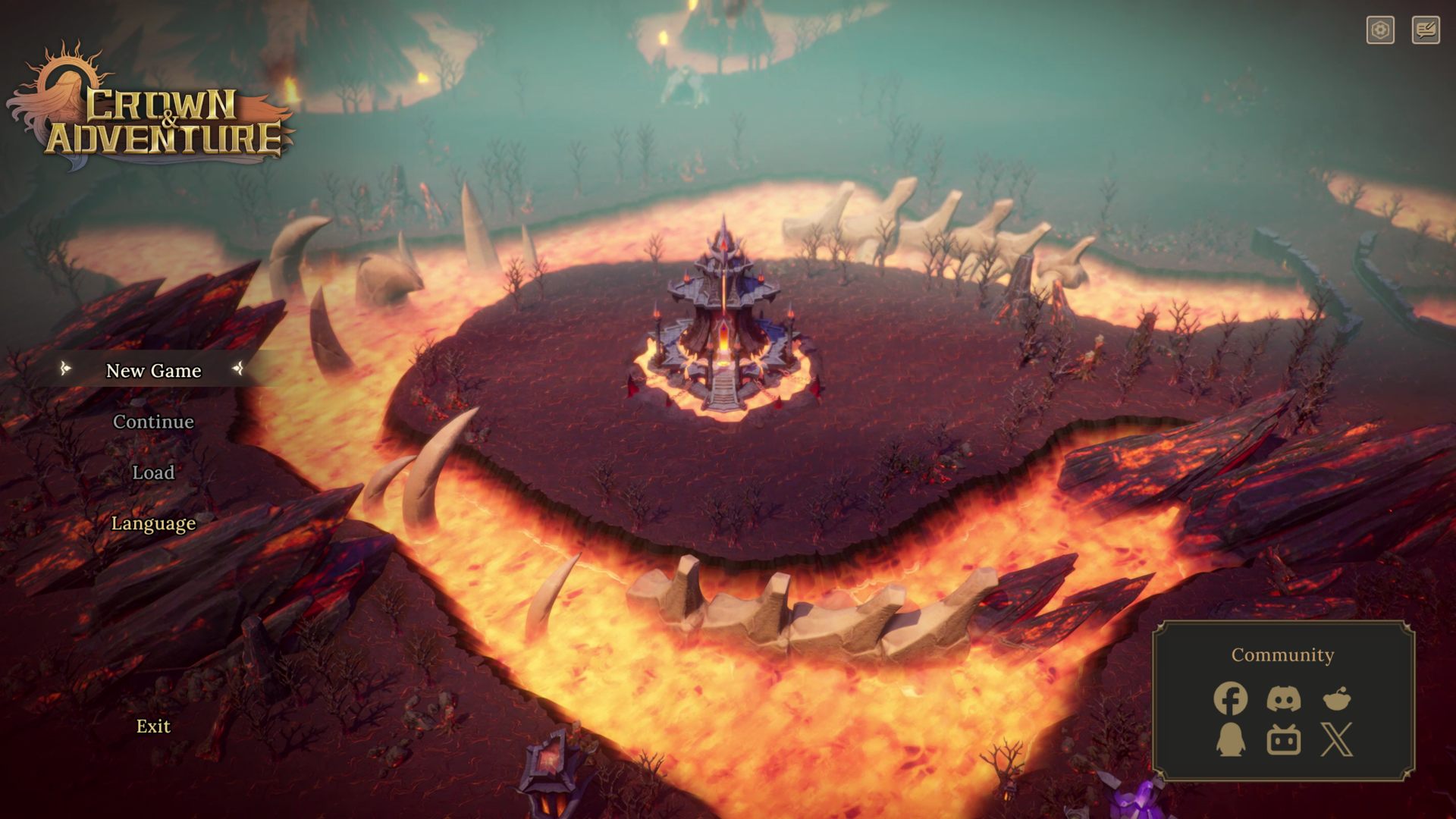Start a New Game
This screenshot has width=1456, height=819.
(153, 370)
